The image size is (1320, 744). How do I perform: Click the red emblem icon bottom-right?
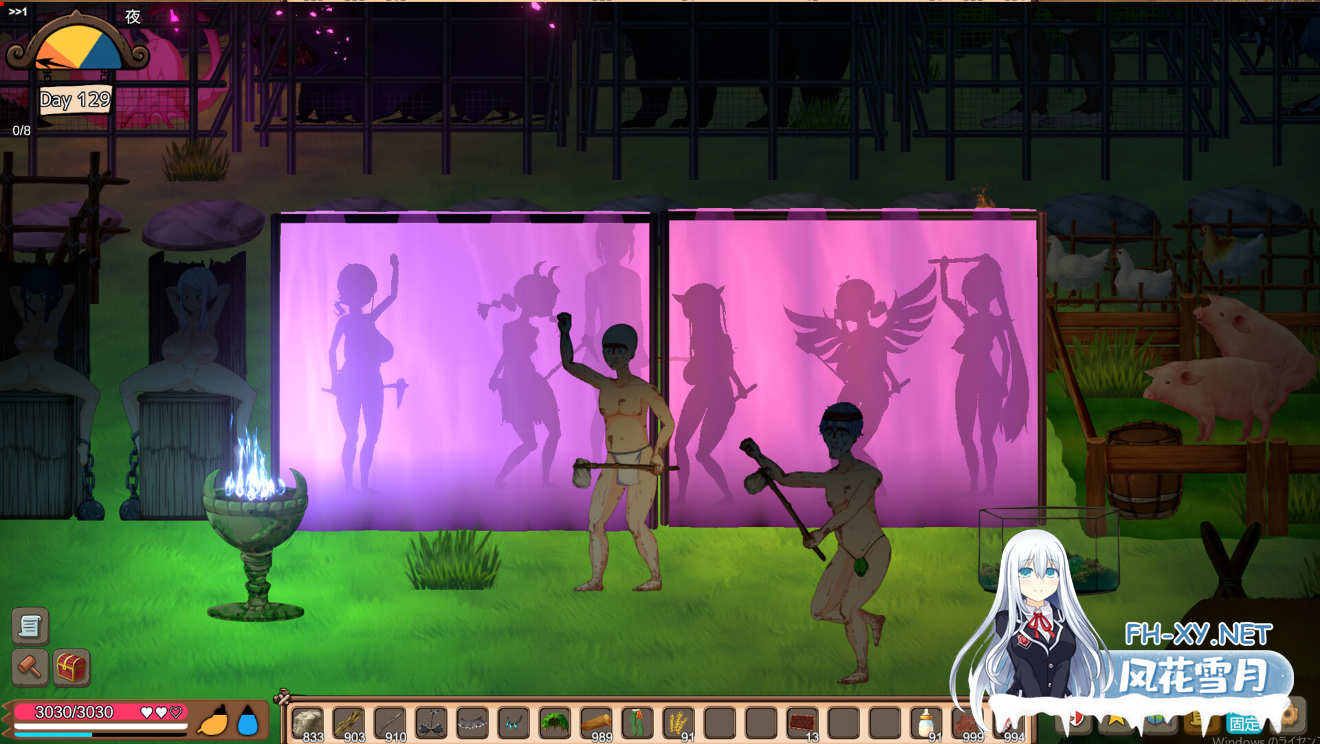pos(1075,718)
